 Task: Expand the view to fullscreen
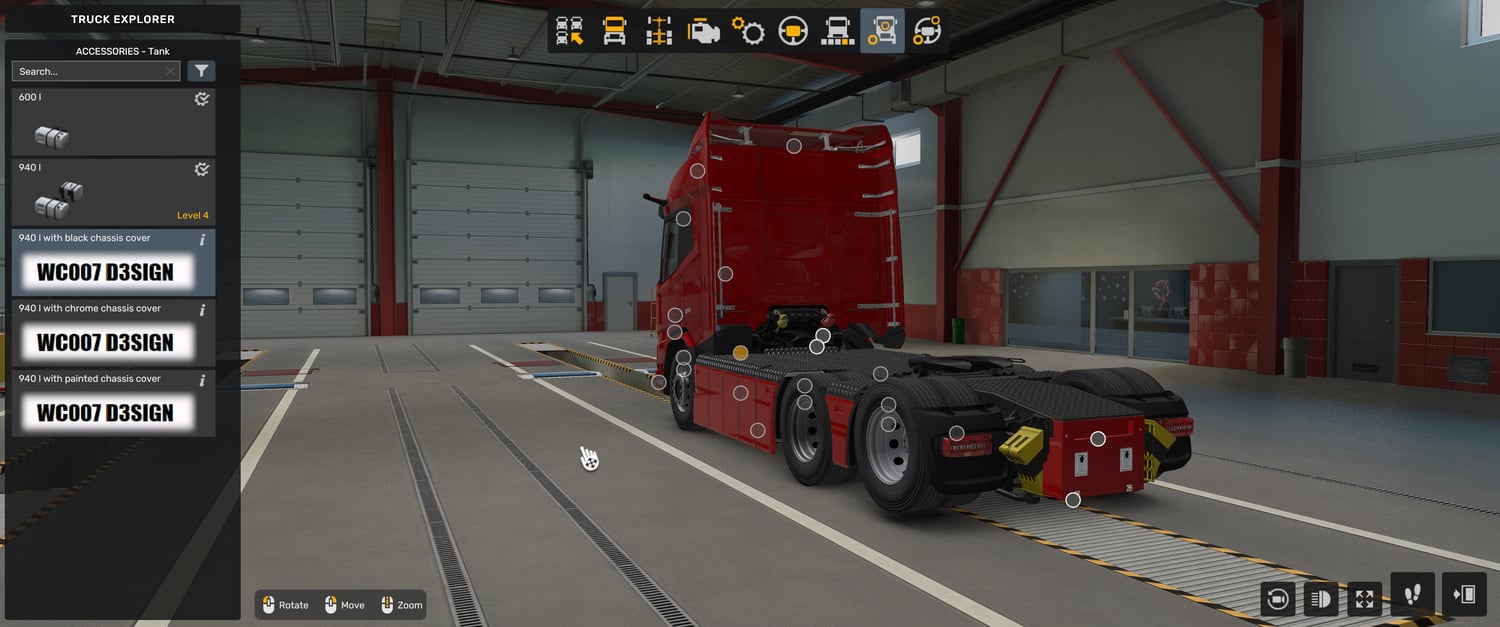[1364, 599]
